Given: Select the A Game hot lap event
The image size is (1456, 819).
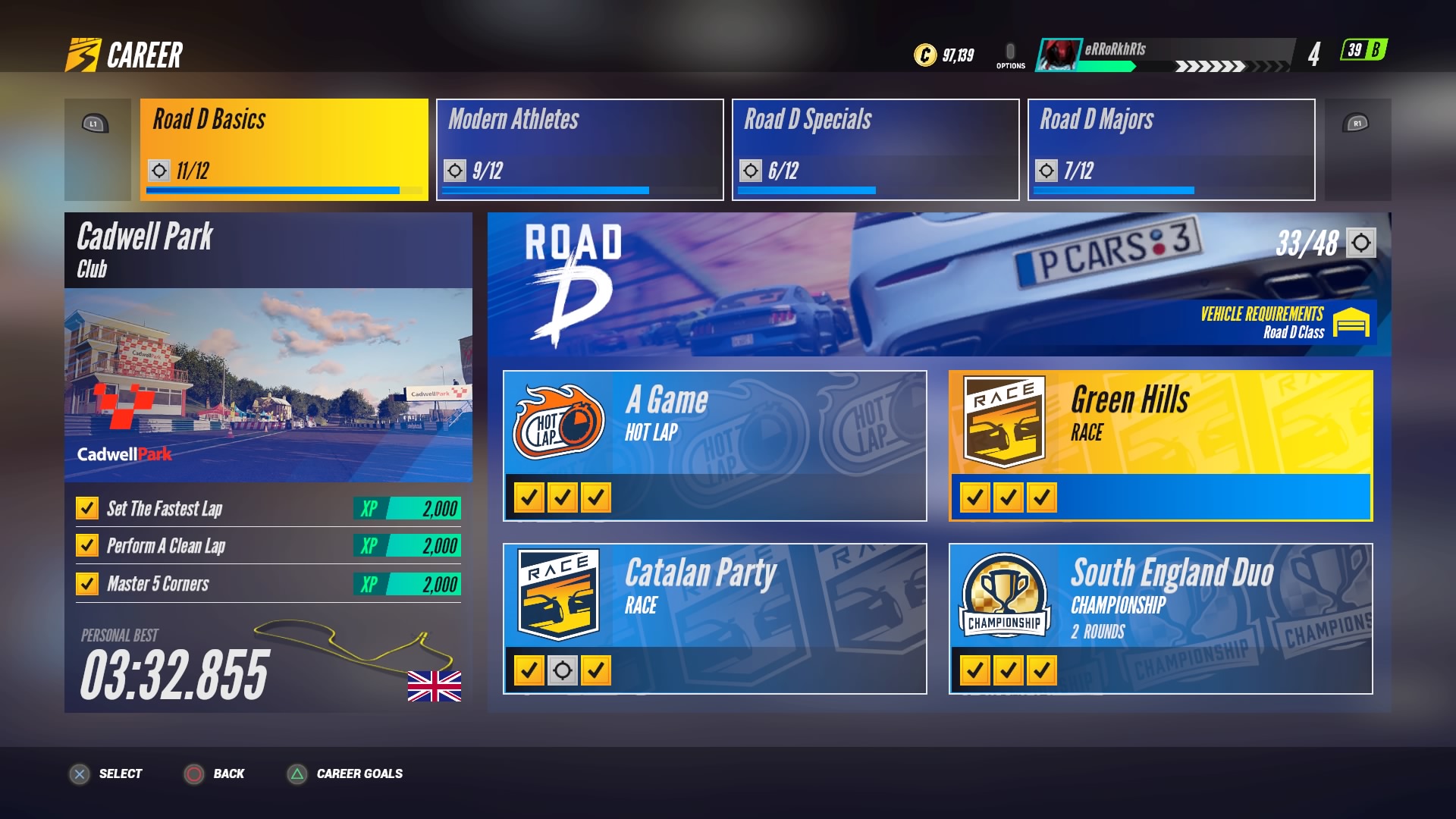Looking at the screenshot, I should [714, 445].
